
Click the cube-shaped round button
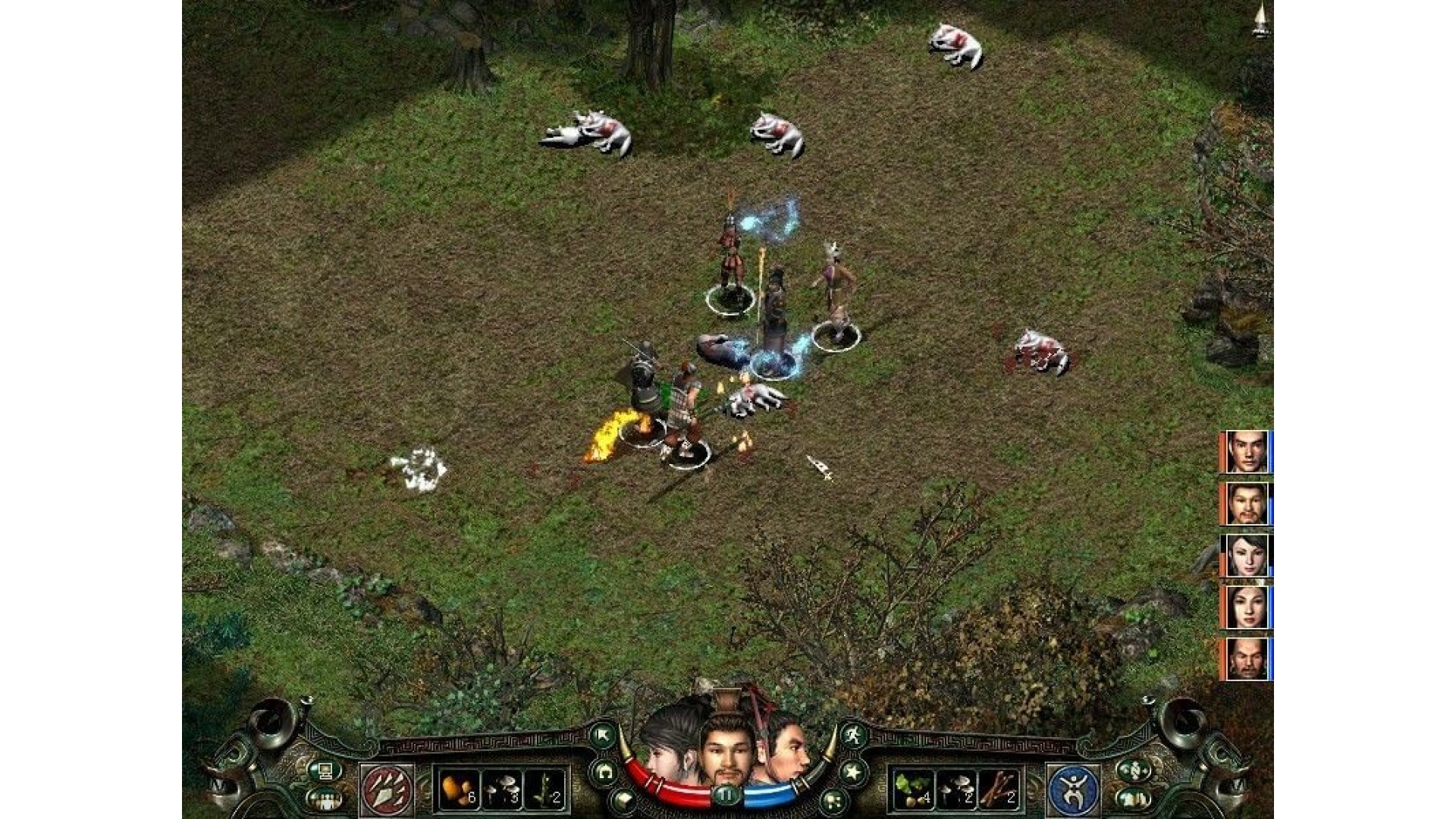coord(623,799)
